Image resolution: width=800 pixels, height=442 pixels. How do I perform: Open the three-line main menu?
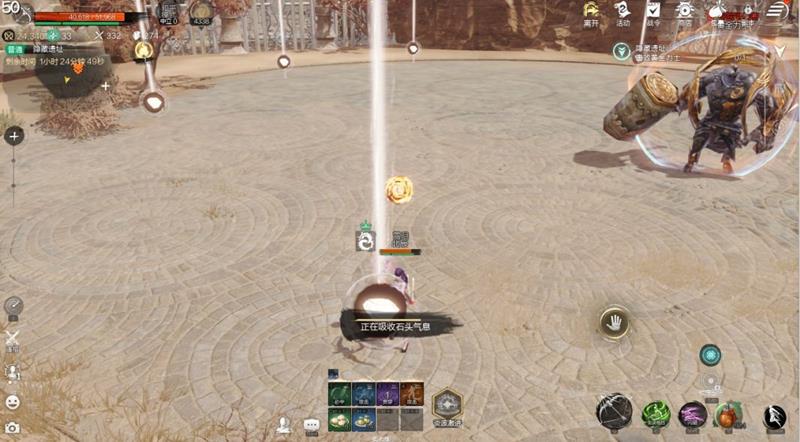777,10
